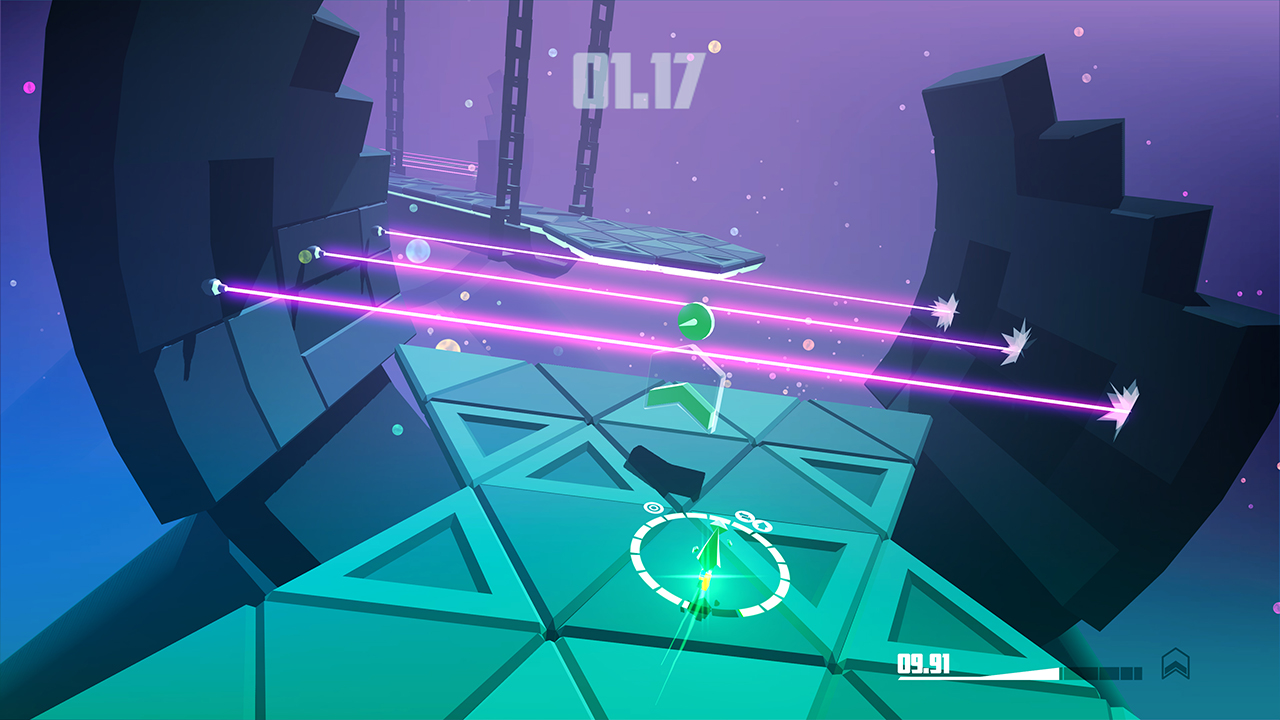
Task: Select the white up-arrow icon near the compass
Action: [762, 526]
